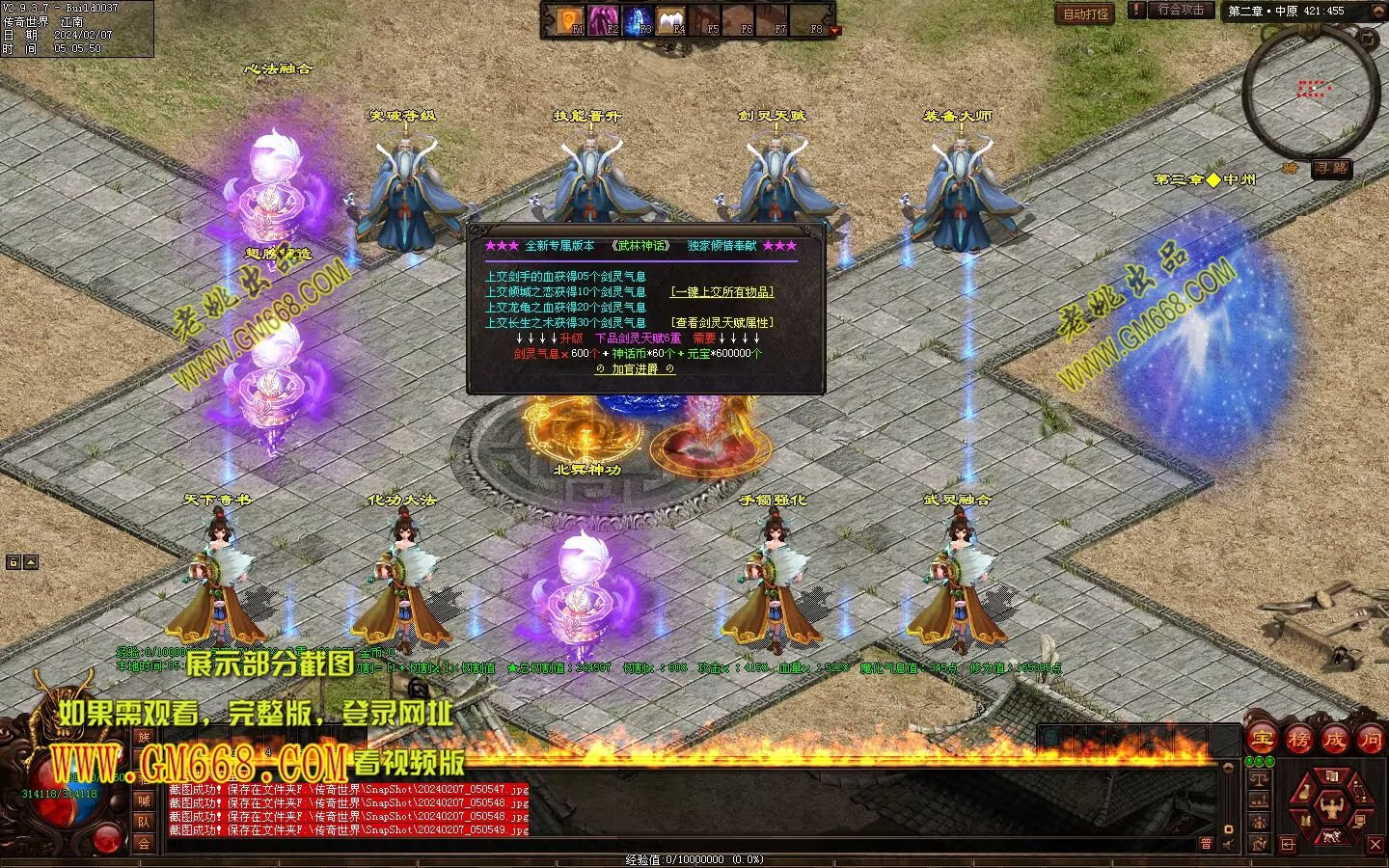Click the 一键上交所有物品 dialog option
Image resolution: width=1389 pixels, height=868 pixels.
[722, 291]
